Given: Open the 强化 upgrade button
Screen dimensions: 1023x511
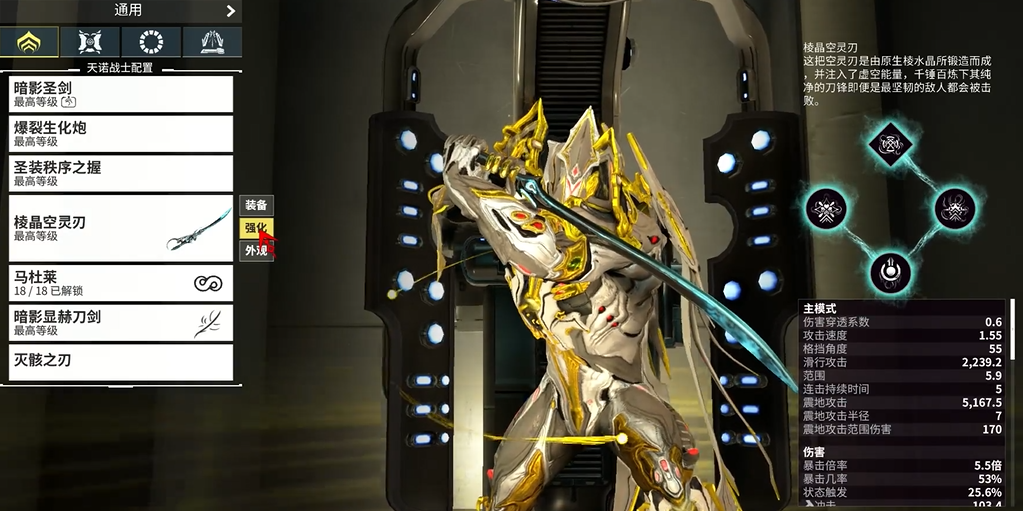Looking at the screenshot, I should [x=256, y=228].
